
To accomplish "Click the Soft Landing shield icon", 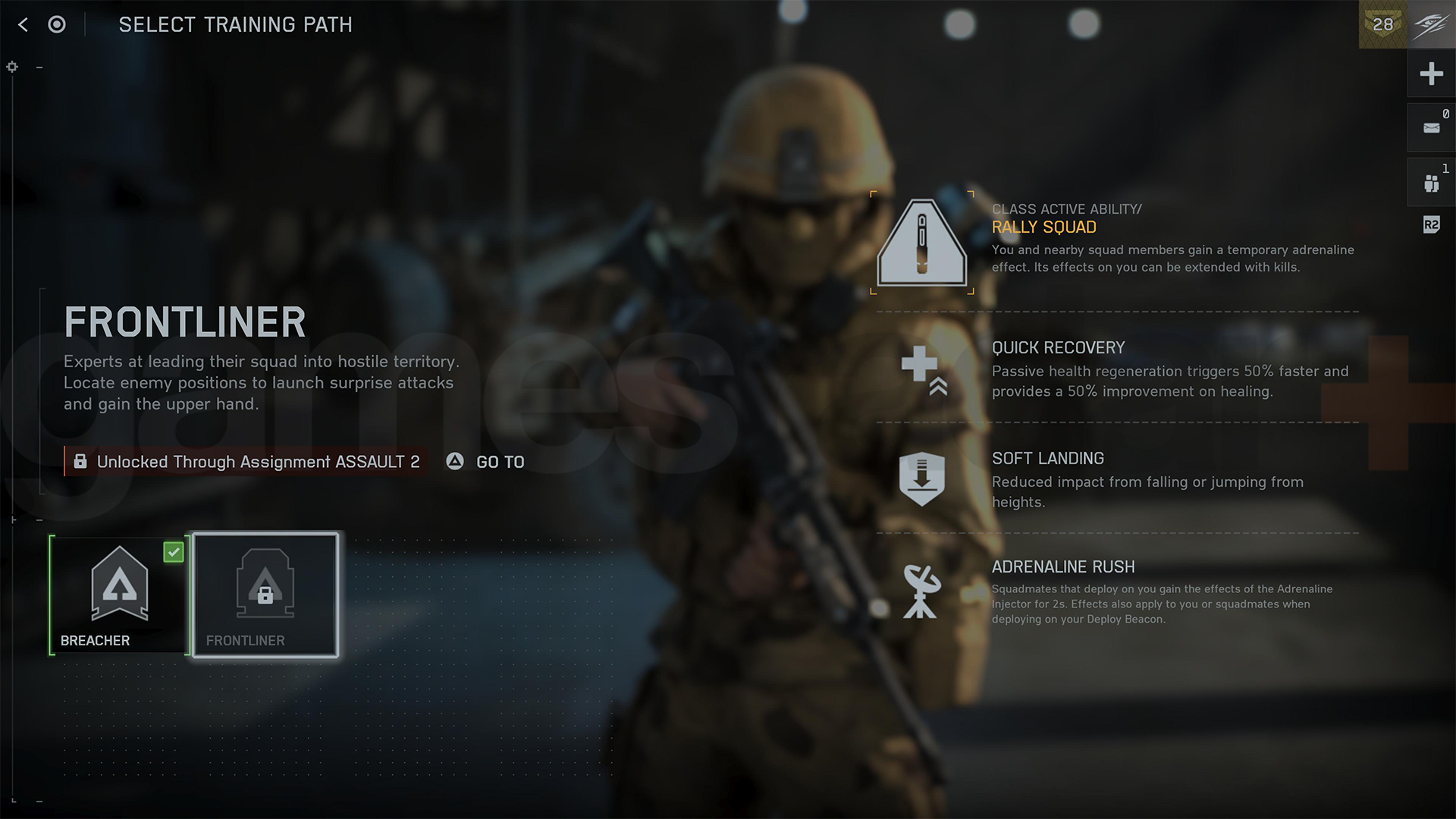I will pos(921,478).
